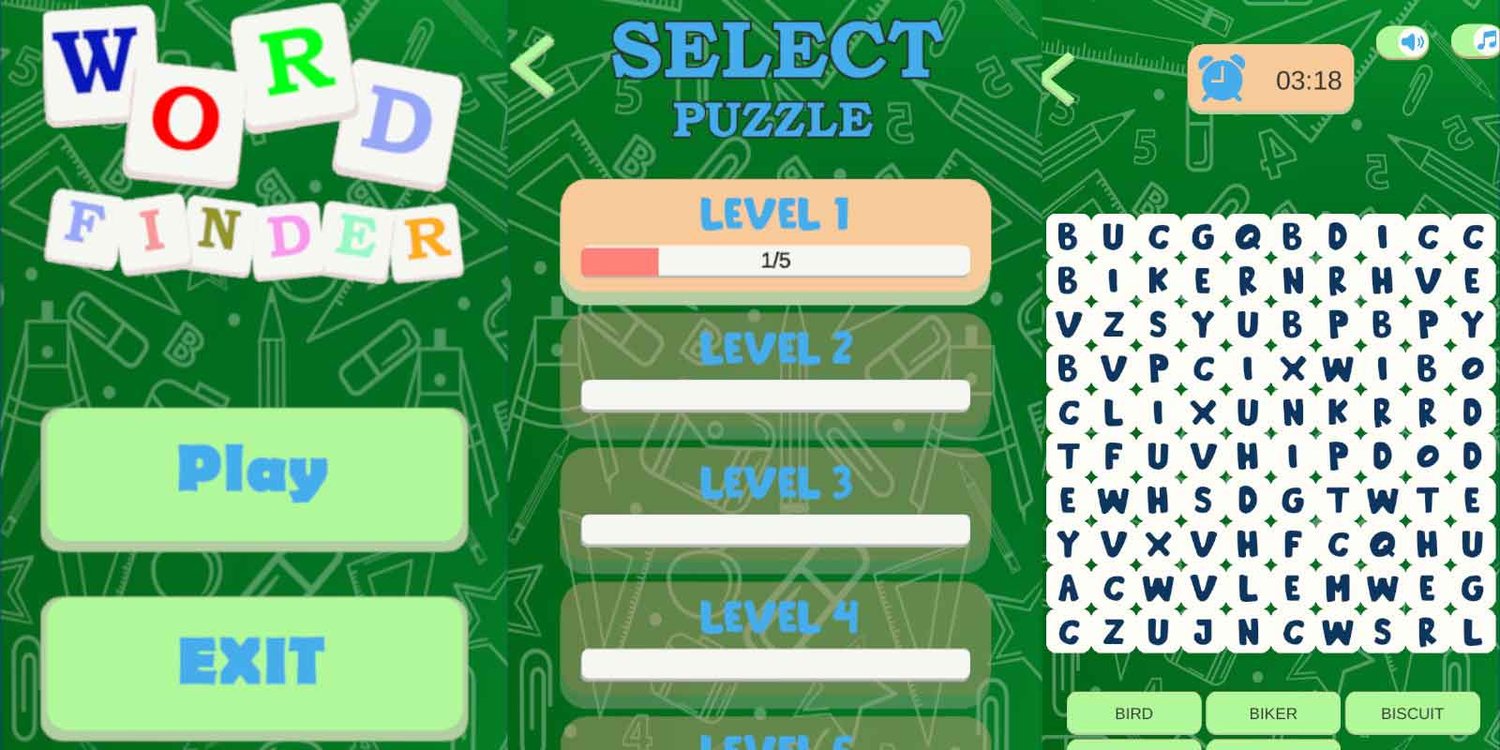Click the Level 1 progress bar showing 1/5

(x=775, y=260)
